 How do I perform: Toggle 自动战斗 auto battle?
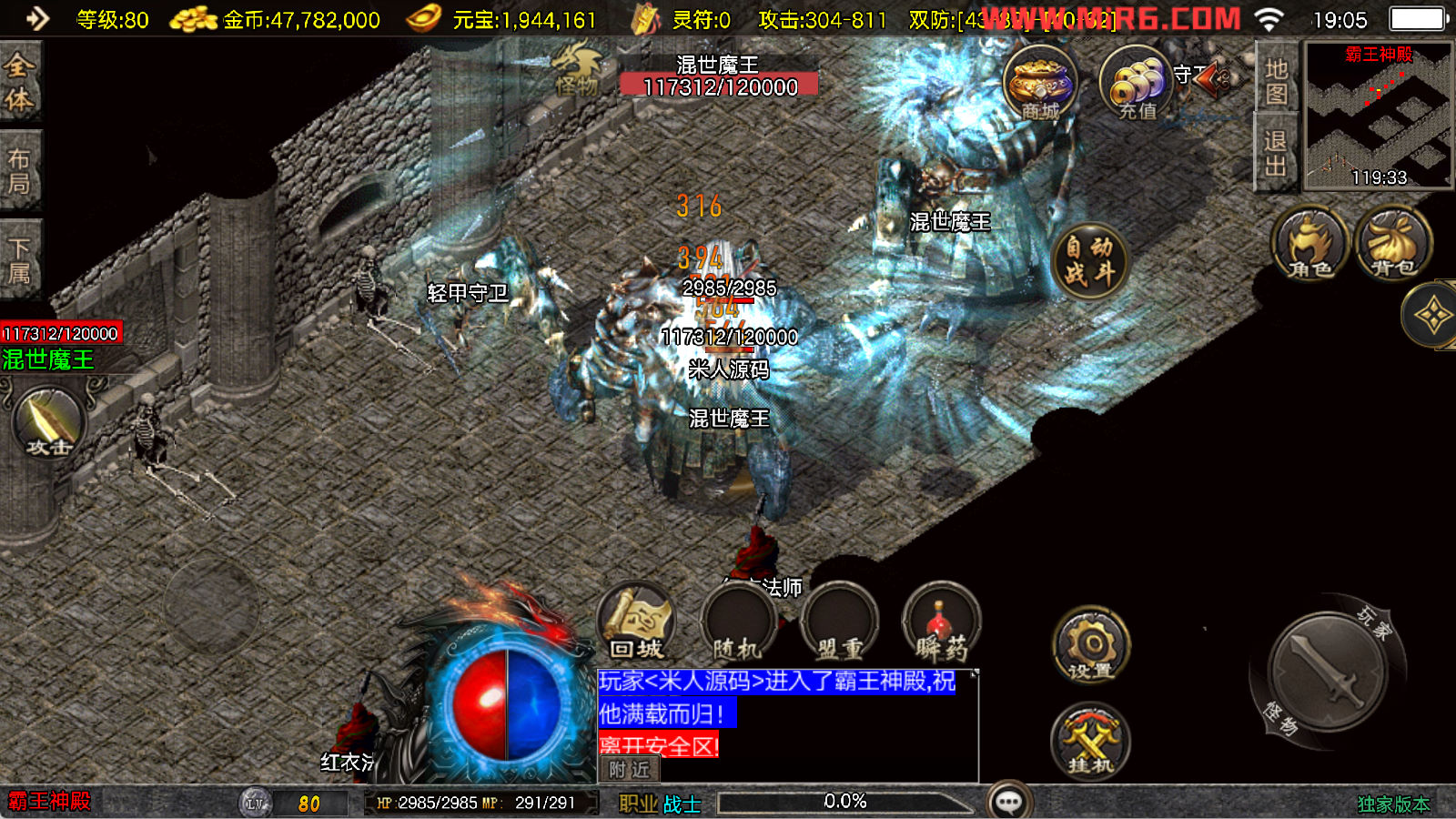tap(1089, 260)
